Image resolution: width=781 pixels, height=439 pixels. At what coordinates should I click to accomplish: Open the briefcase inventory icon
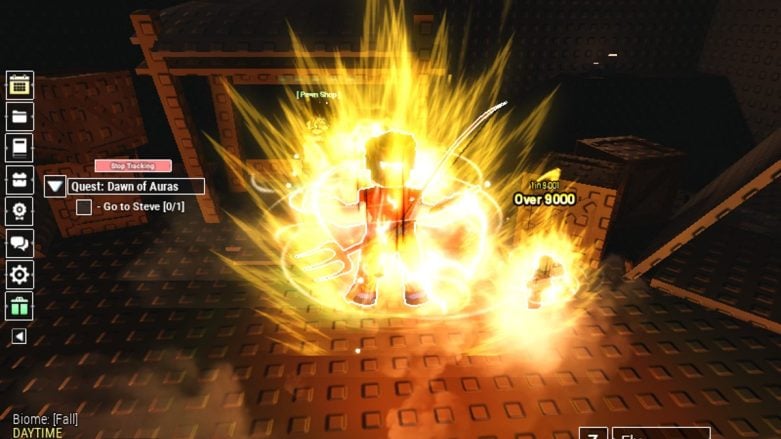[x=20, y=180]
